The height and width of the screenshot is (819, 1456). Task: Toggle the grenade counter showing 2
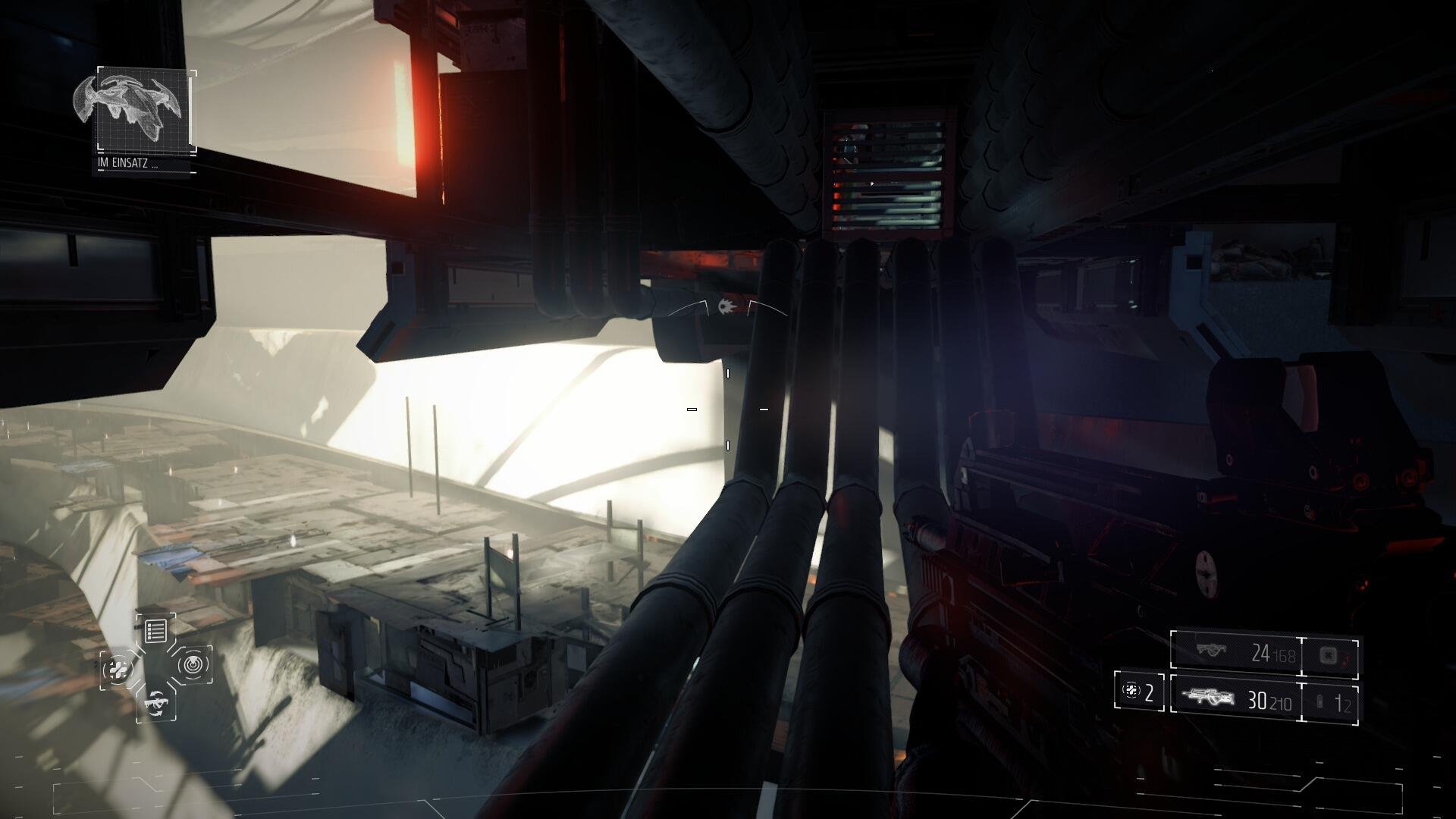tap(1139, 692)
